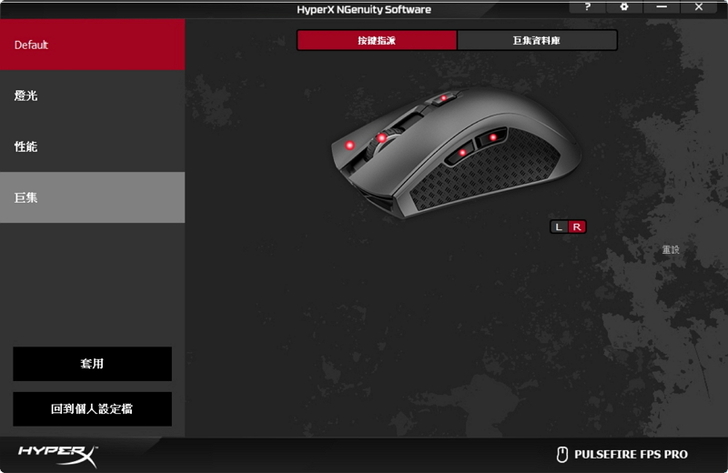728x473 pixels.
Task: Select the red dot on the front side button
Action: click(463, 153)
